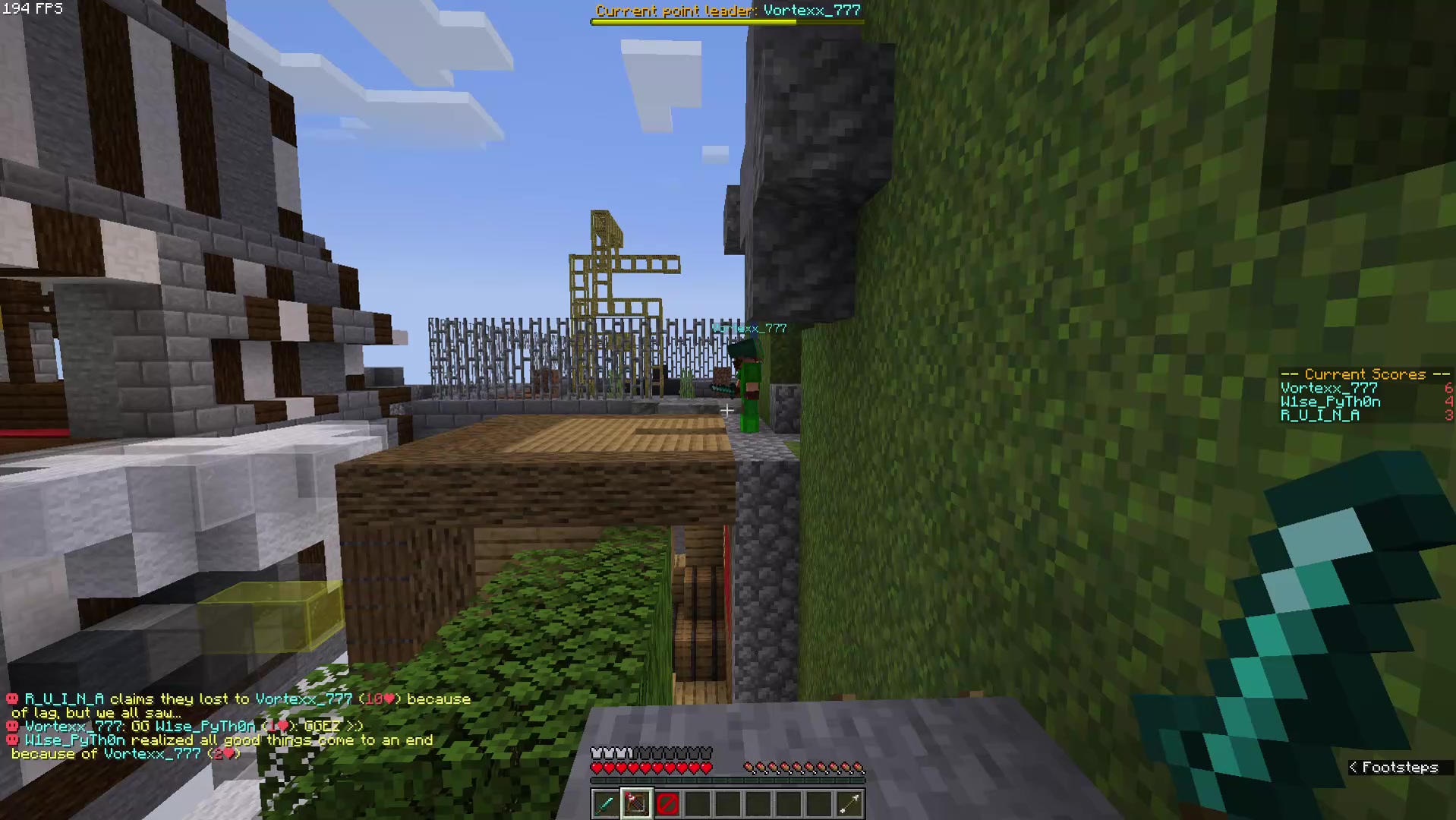Select the Current point leader title bar
The height and width of the screenshot is (820, 1456).
point(727,11)
